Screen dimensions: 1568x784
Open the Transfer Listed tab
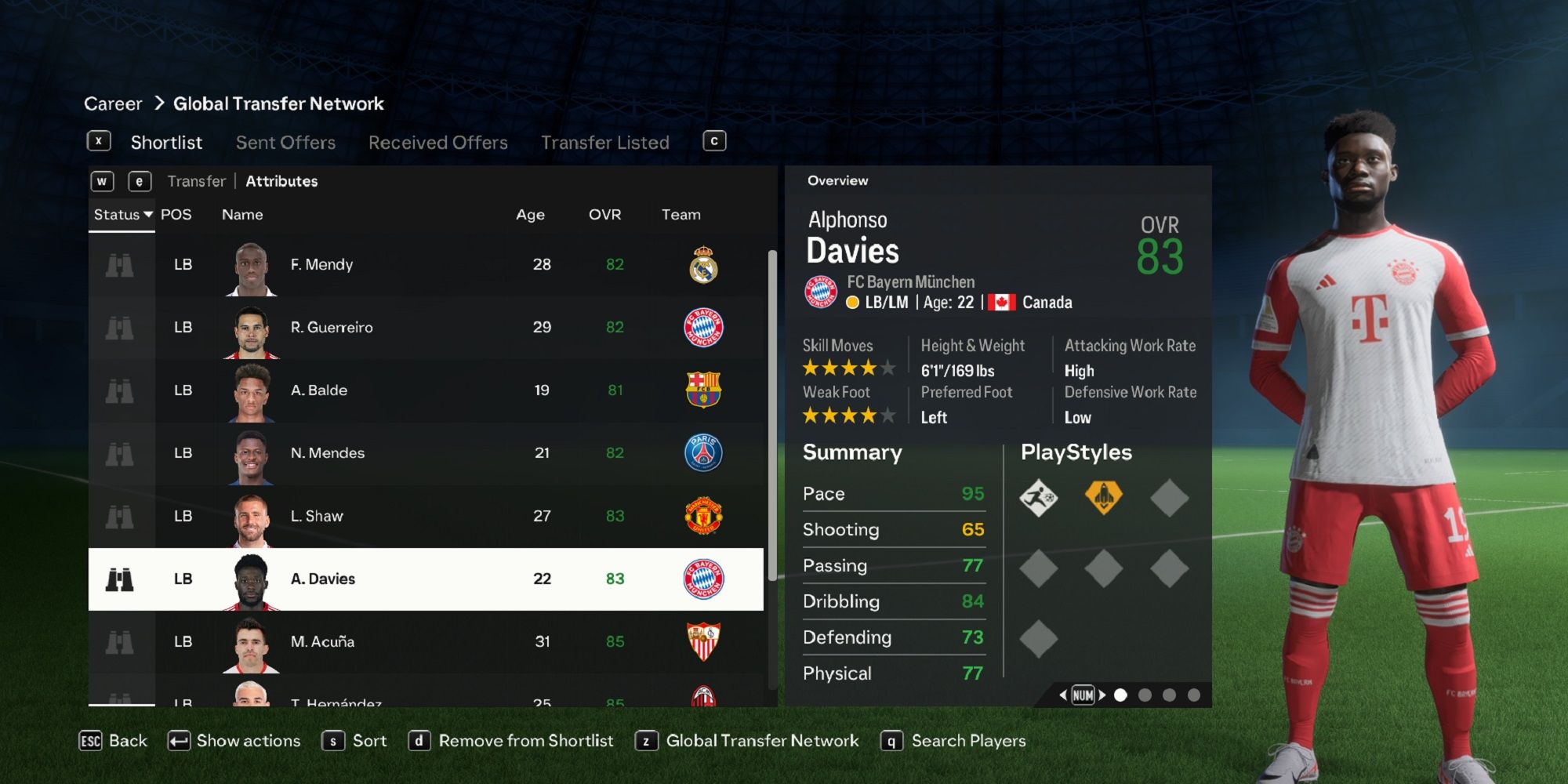point(604,142)
